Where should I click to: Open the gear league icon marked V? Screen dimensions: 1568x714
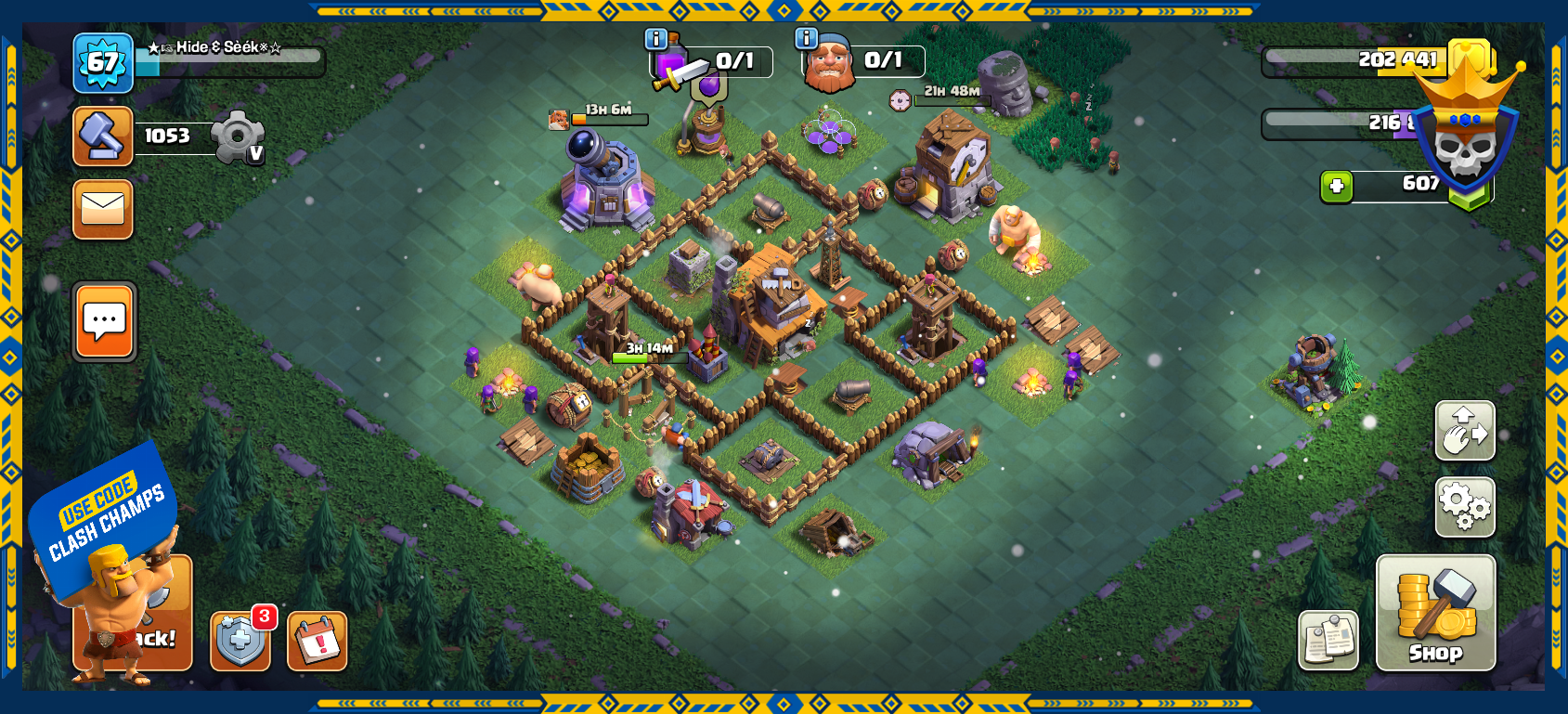[238, 137]
